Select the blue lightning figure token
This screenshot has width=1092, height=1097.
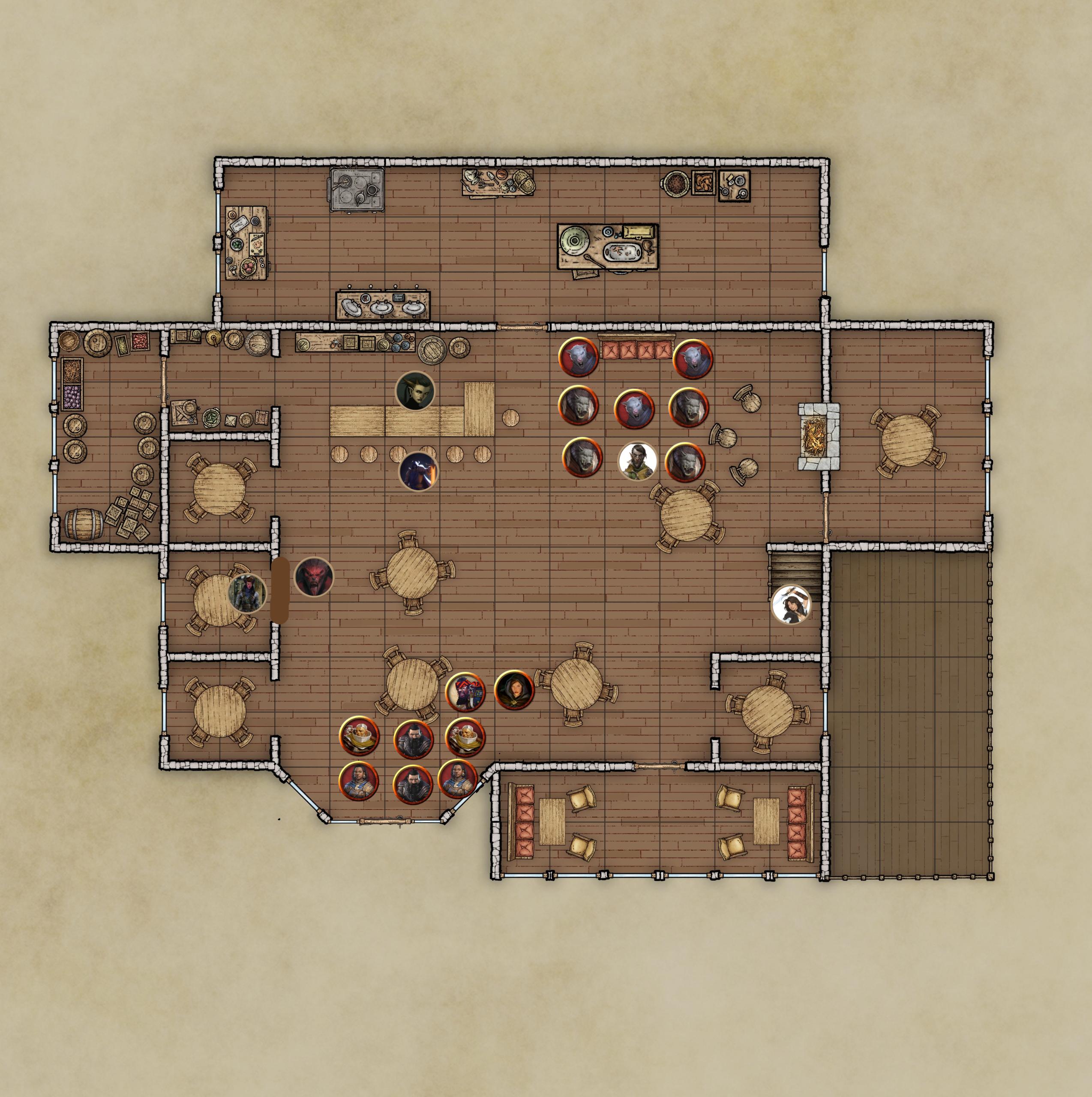(419, 471)
